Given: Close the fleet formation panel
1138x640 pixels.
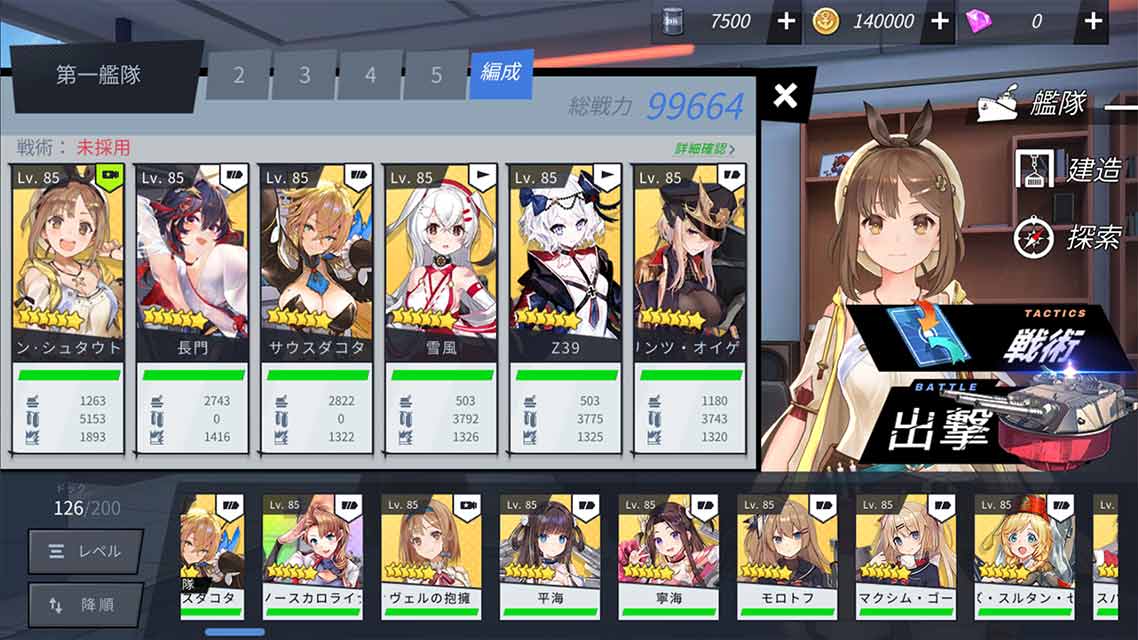Looking at the screenshot, I should click(x=786, y=96).
